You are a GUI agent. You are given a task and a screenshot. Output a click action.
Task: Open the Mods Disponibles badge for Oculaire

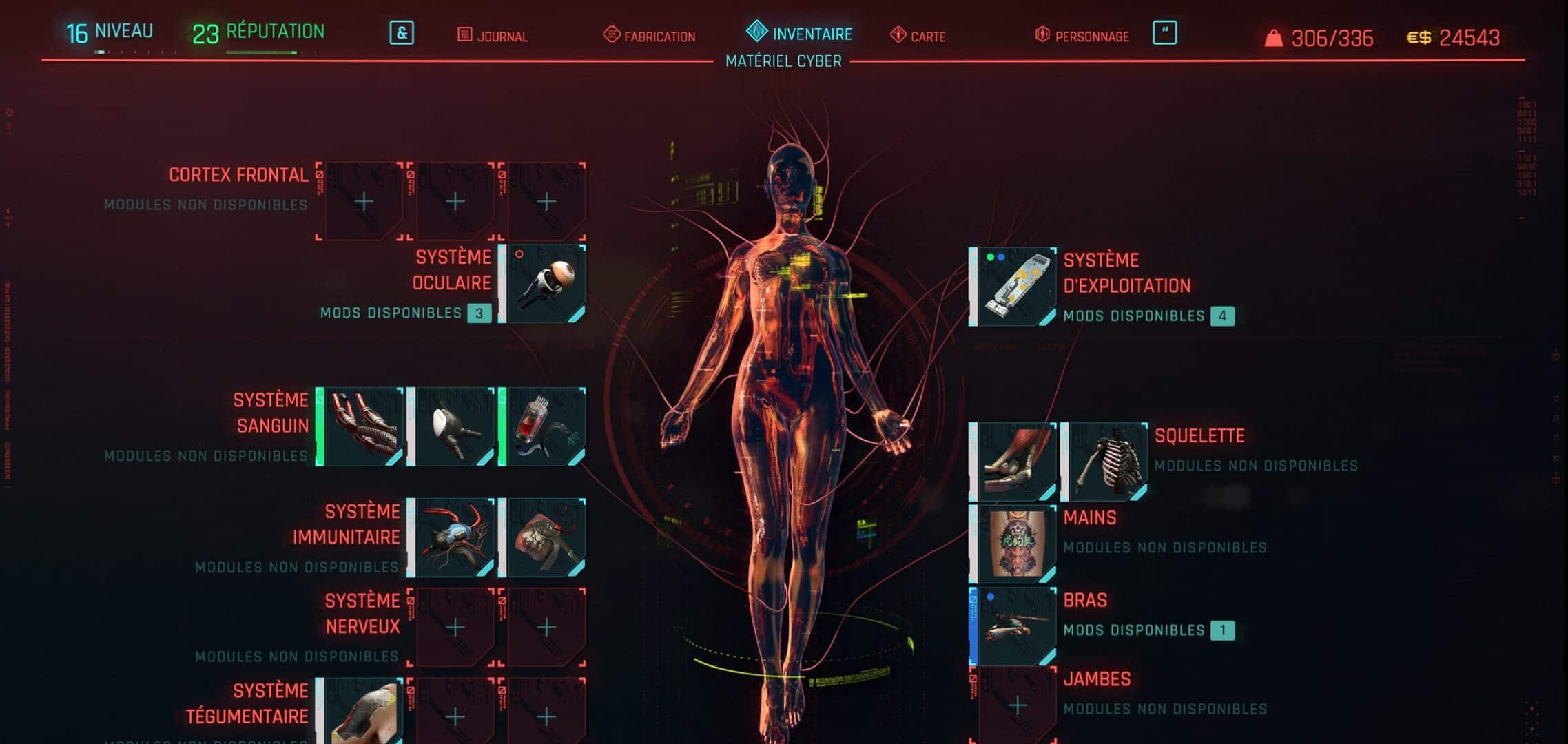(482, 313)
